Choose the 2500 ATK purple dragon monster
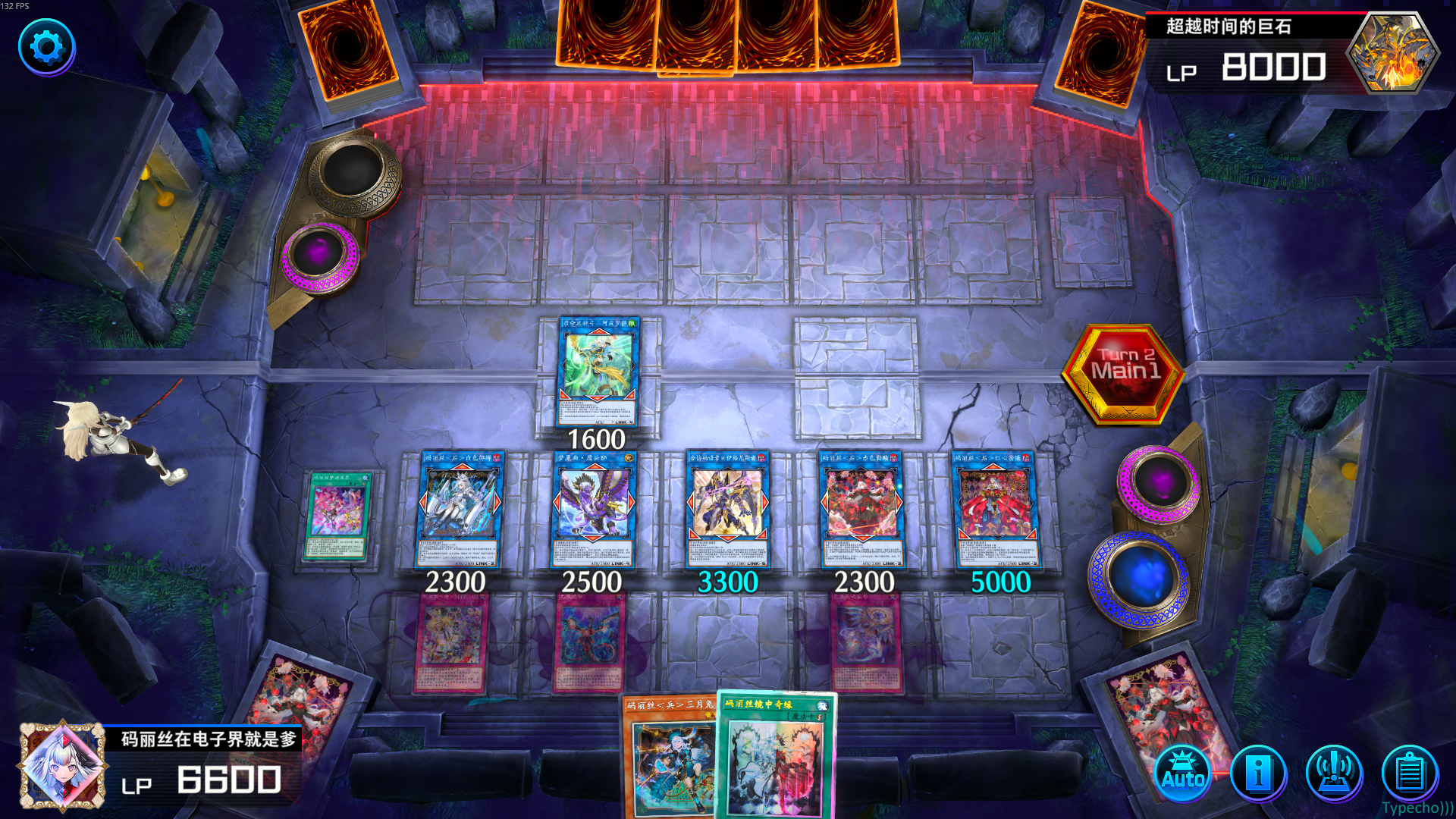1456x819 pixels. click(x=592, y=510)
